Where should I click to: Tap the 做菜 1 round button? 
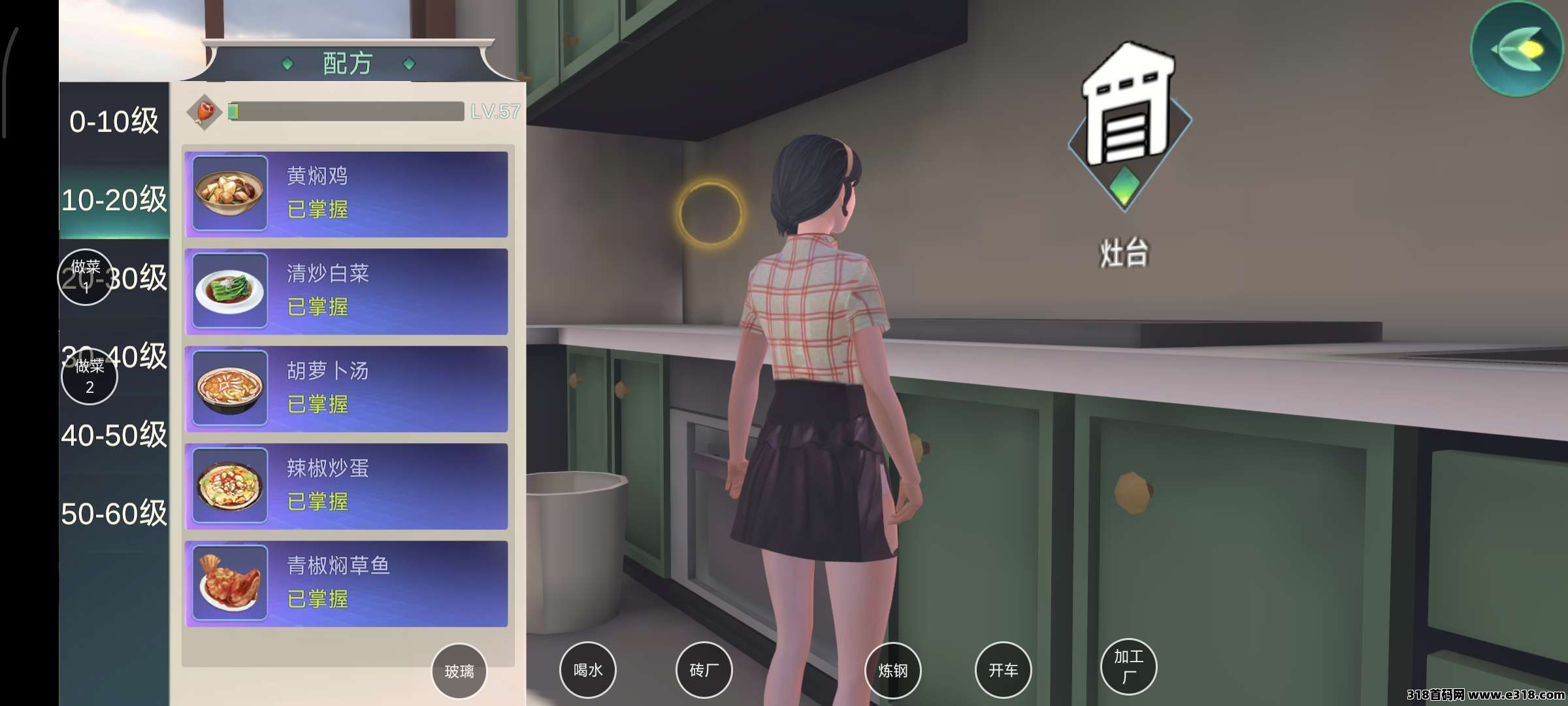[x=86, y=277]
